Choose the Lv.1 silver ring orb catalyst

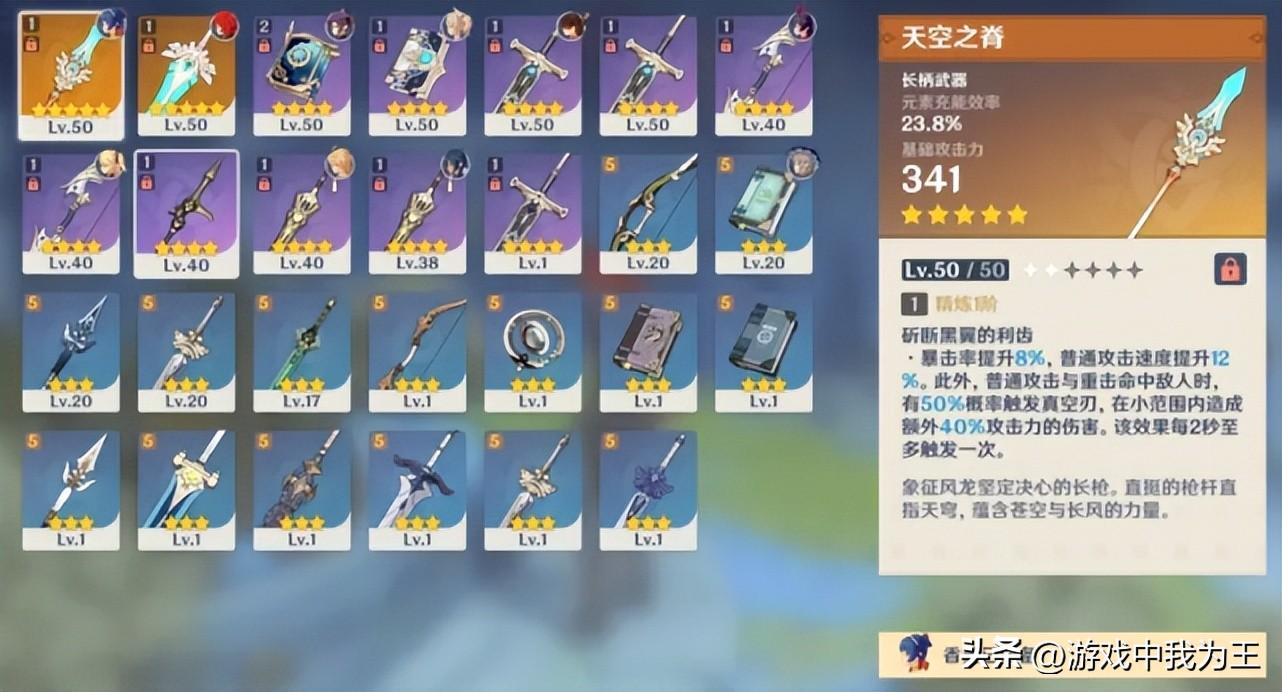(533, 350)
